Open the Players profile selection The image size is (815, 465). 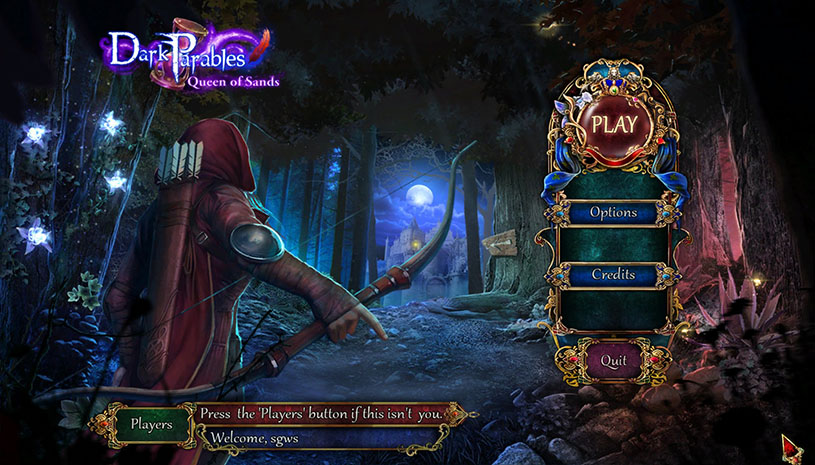point(151,423)
